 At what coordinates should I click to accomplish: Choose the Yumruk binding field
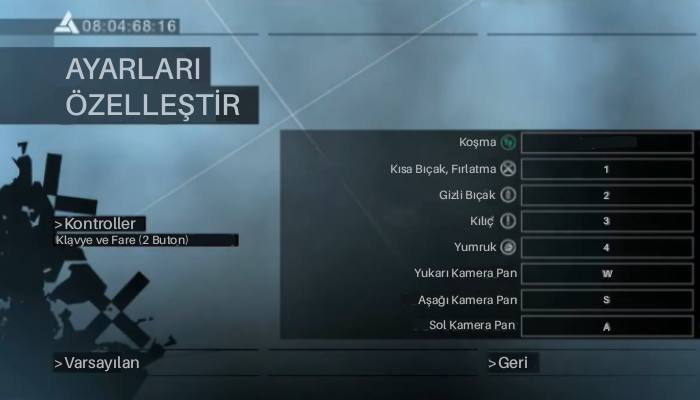(x=606, y=247)
